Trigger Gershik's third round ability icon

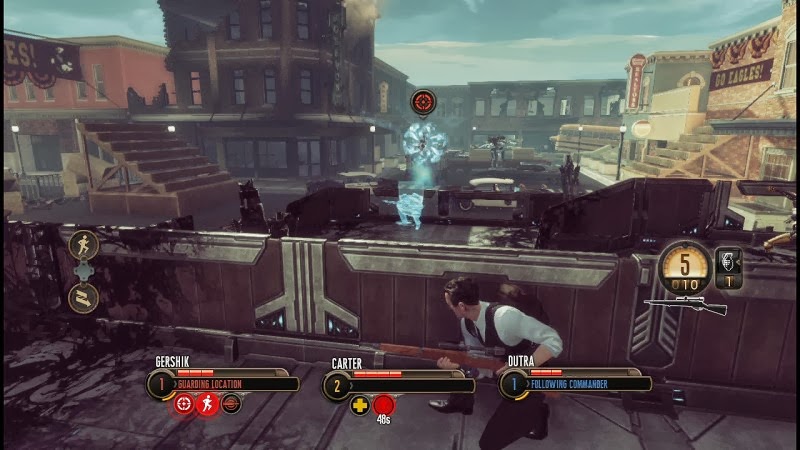231,404
